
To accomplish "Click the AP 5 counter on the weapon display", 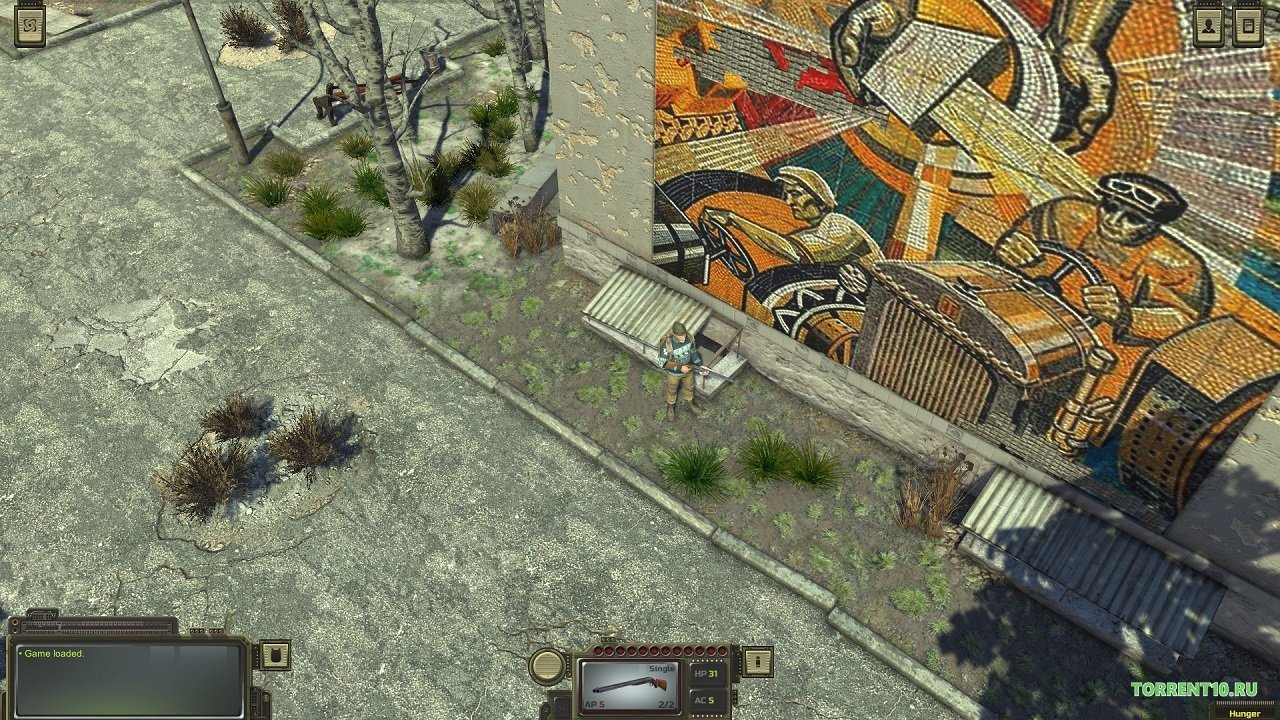I will pos(596,703).
